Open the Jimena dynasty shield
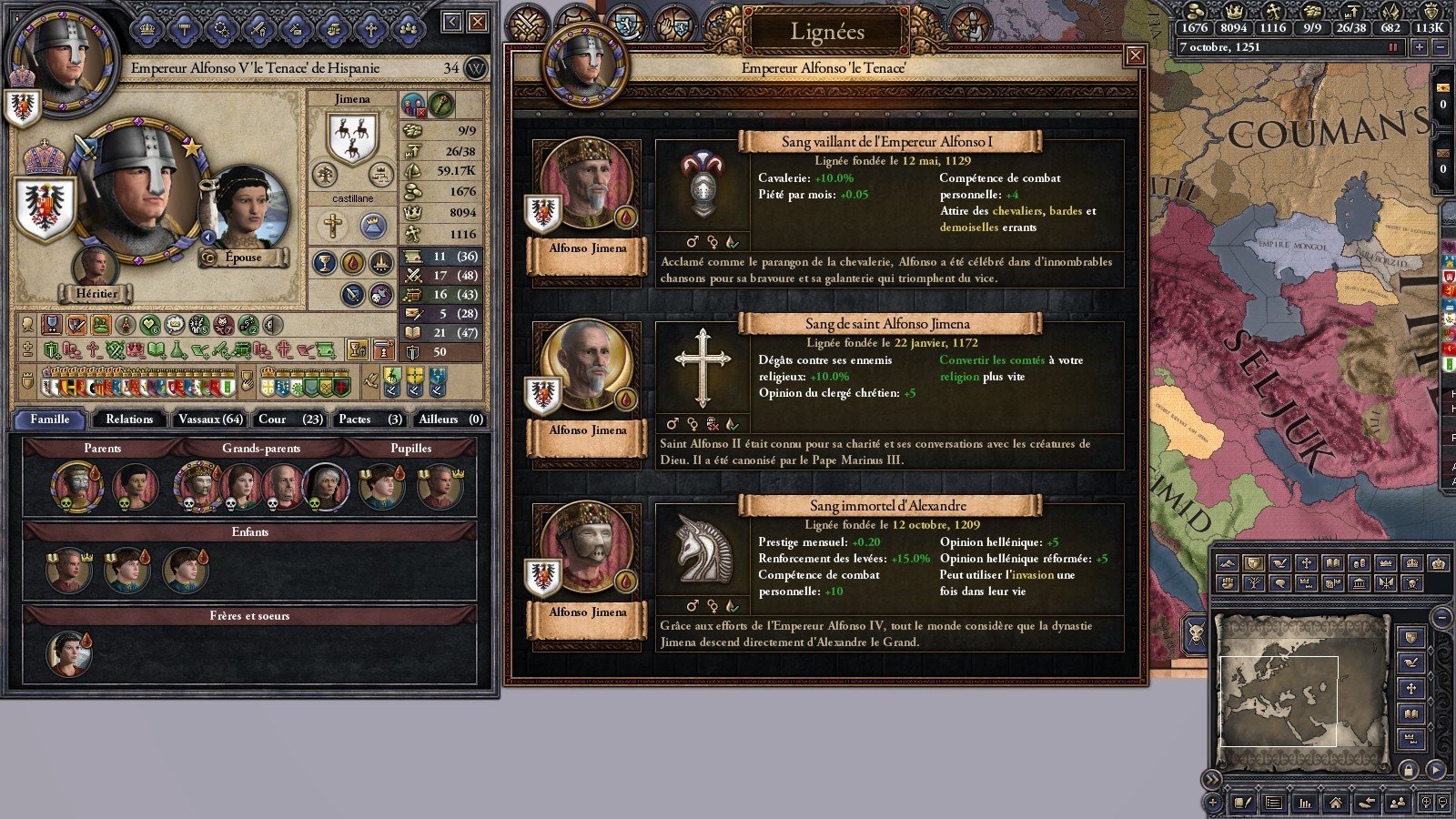This screenshot has height=819, width=1456. (352, 138)
